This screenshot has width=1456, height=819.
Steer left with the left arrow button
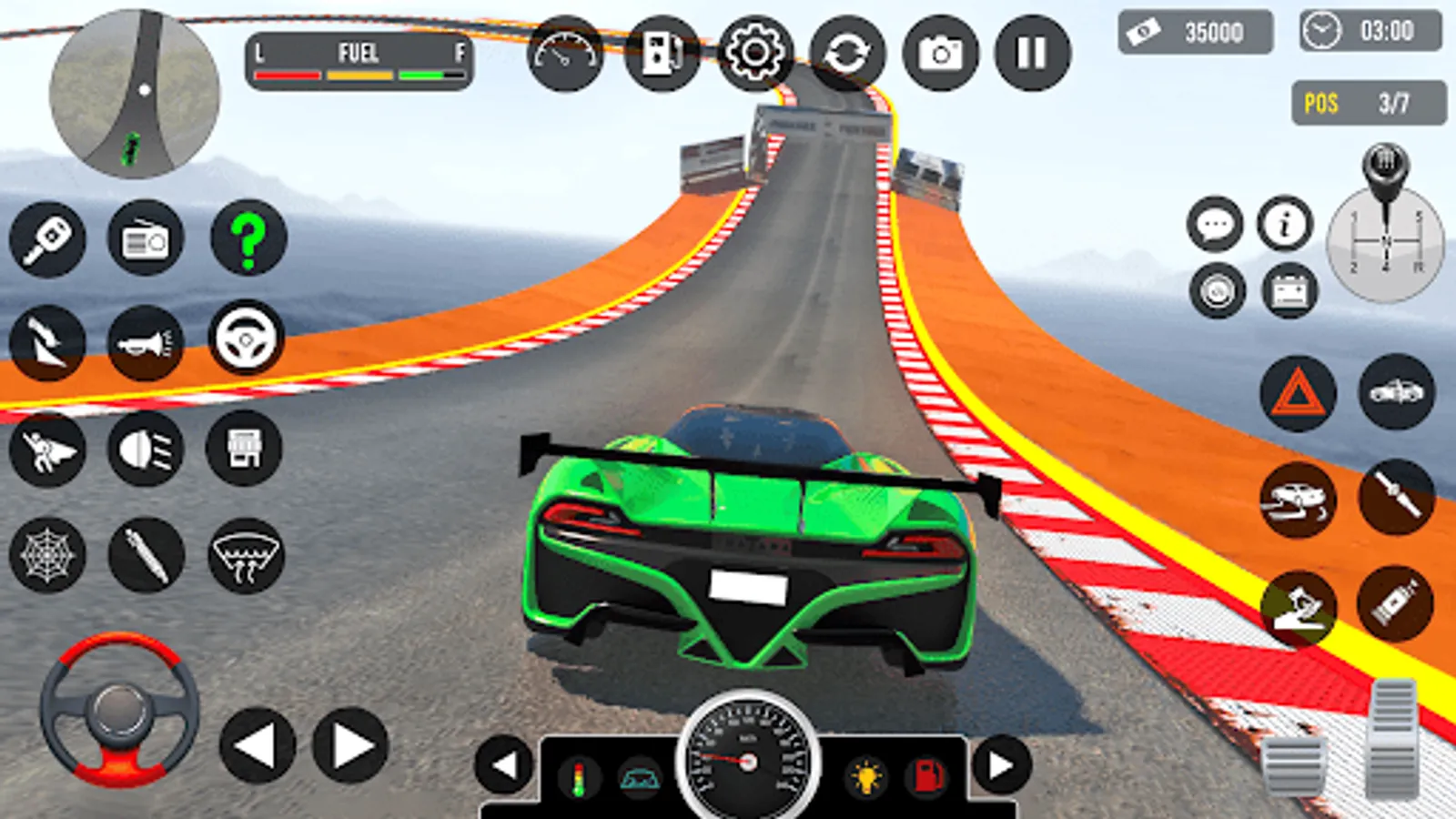tap(258, 745)
